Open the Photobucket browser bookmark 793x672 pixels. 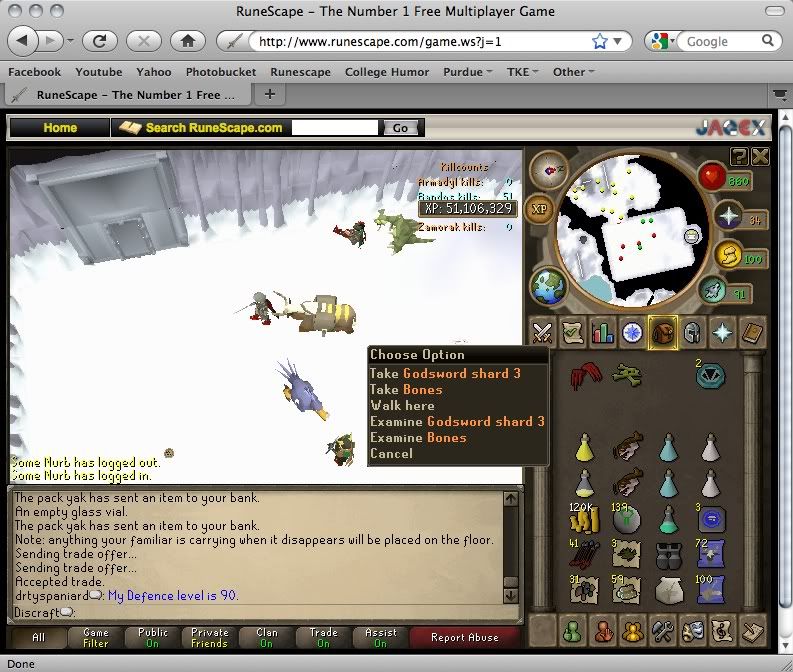[x=221, y=72]
